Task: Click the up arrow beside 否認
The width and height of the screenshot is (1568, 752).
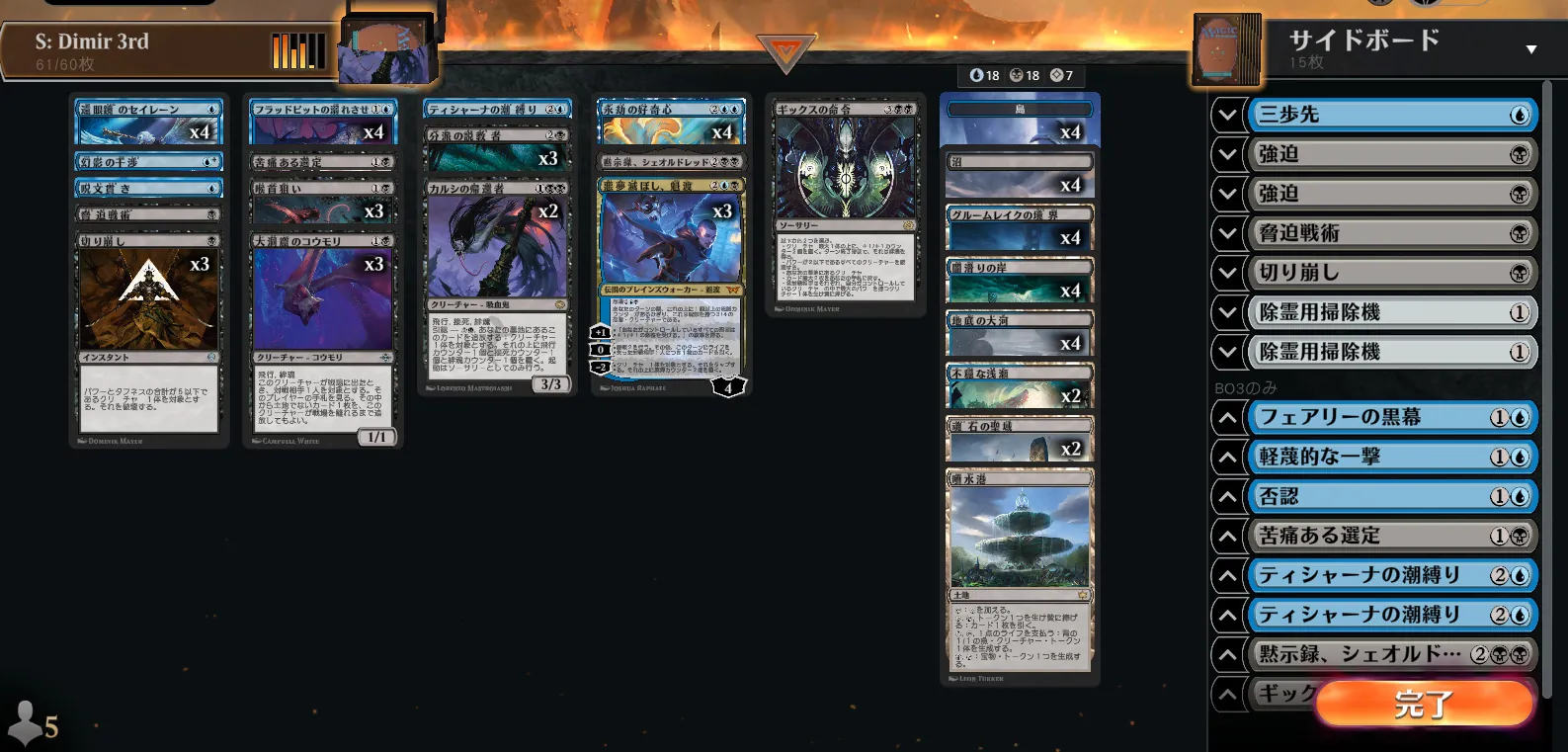Action: coord(1227,496)
